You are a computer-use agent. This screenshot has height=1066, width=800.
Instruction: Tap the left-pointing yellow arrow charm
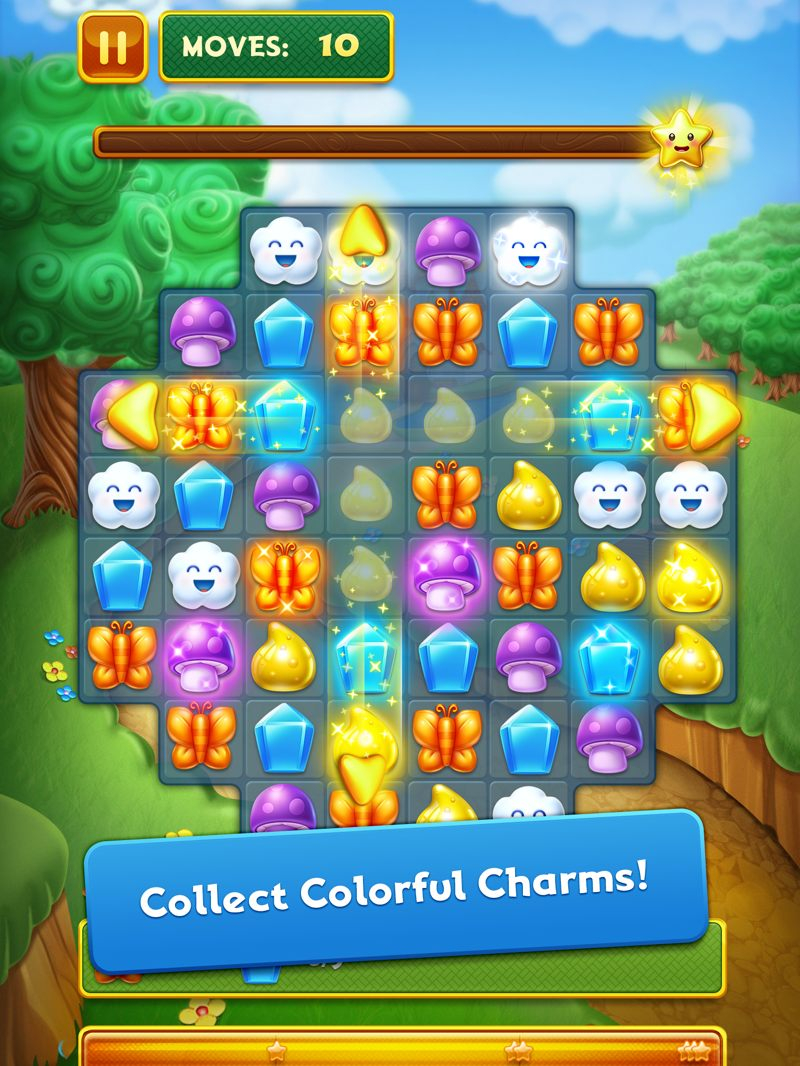tap(134, 413)
